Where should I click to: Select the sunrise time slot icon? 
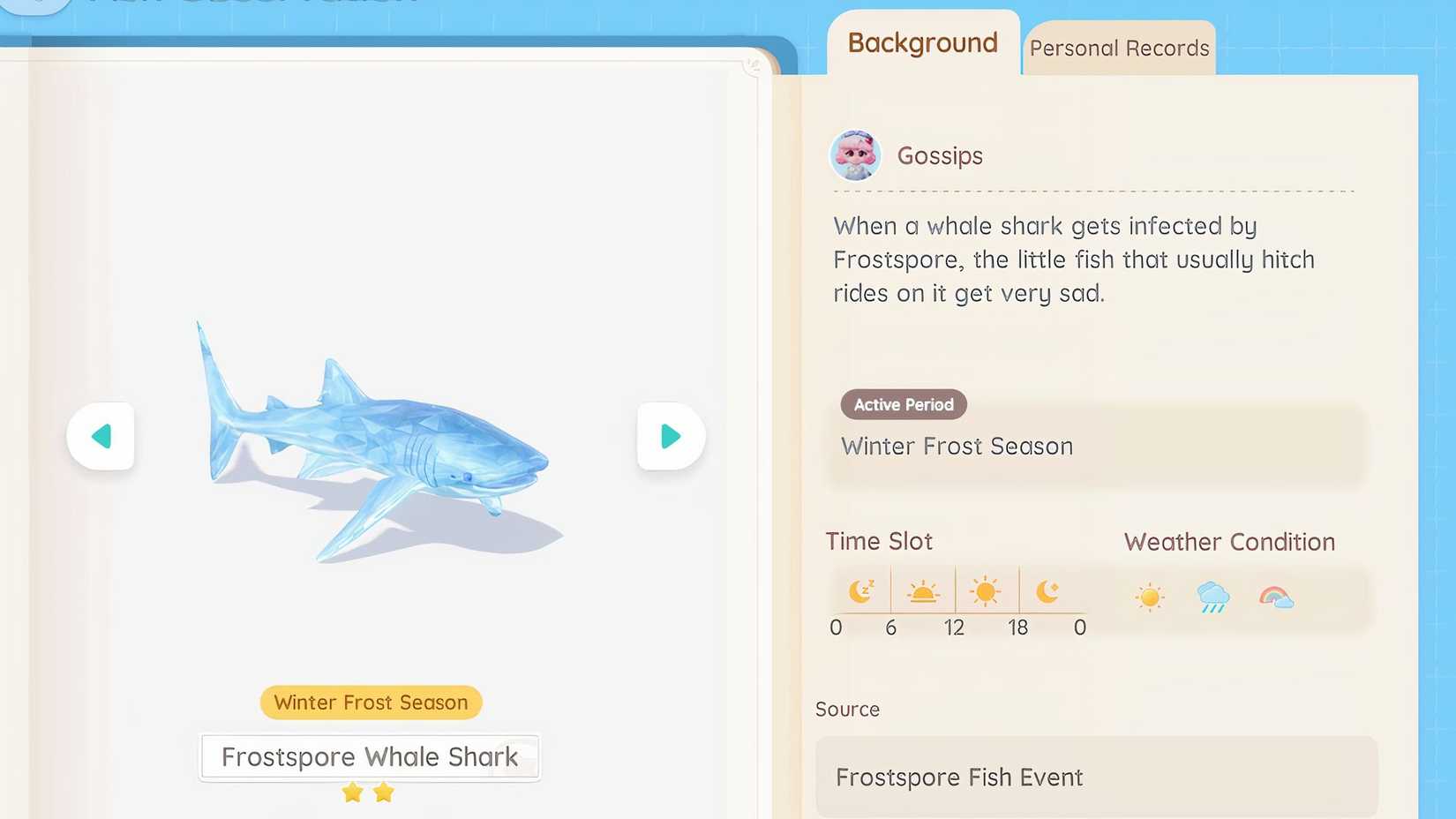923,590
